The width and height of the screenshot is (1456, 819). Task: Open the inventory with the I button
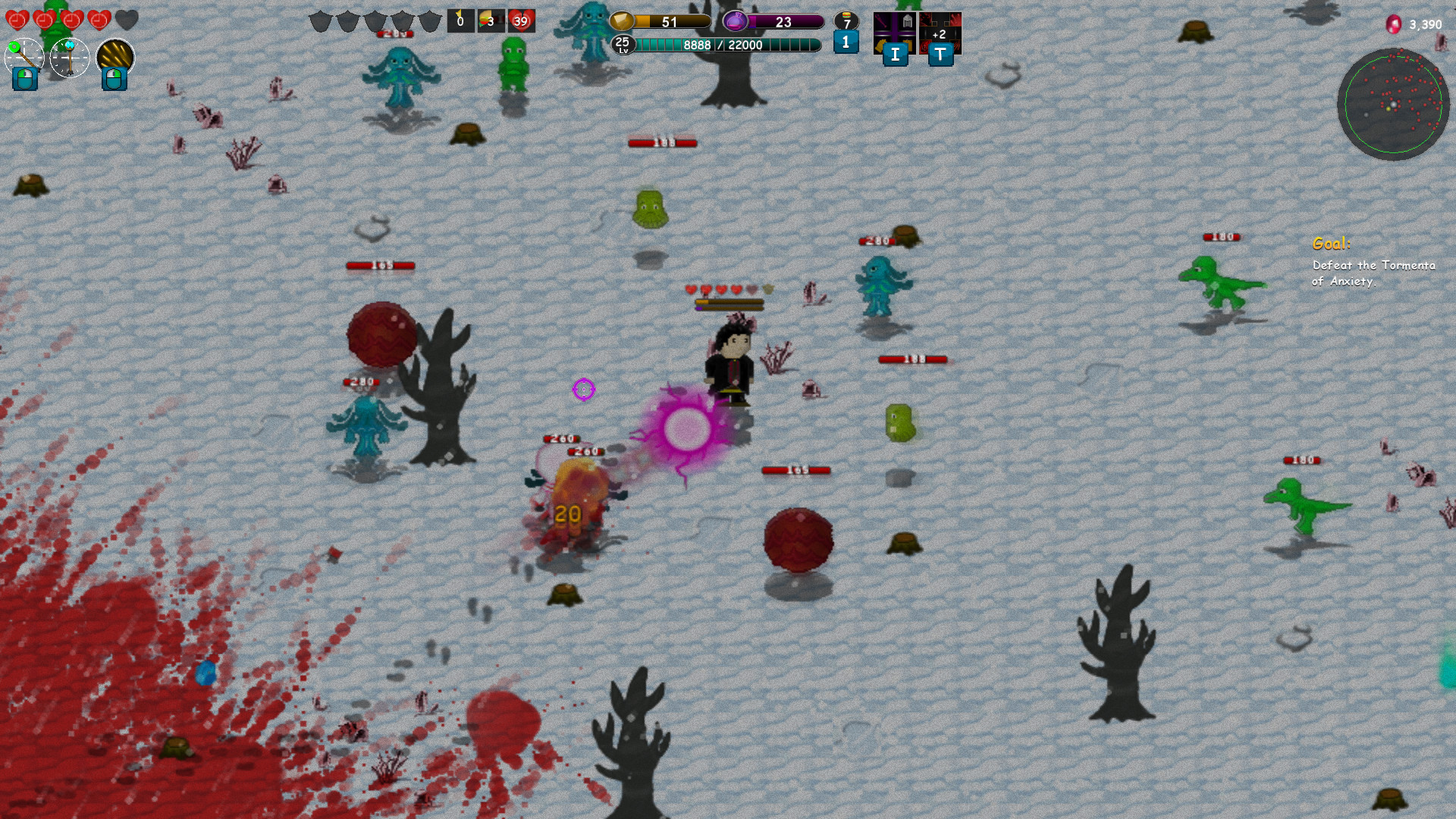[896, 55]
